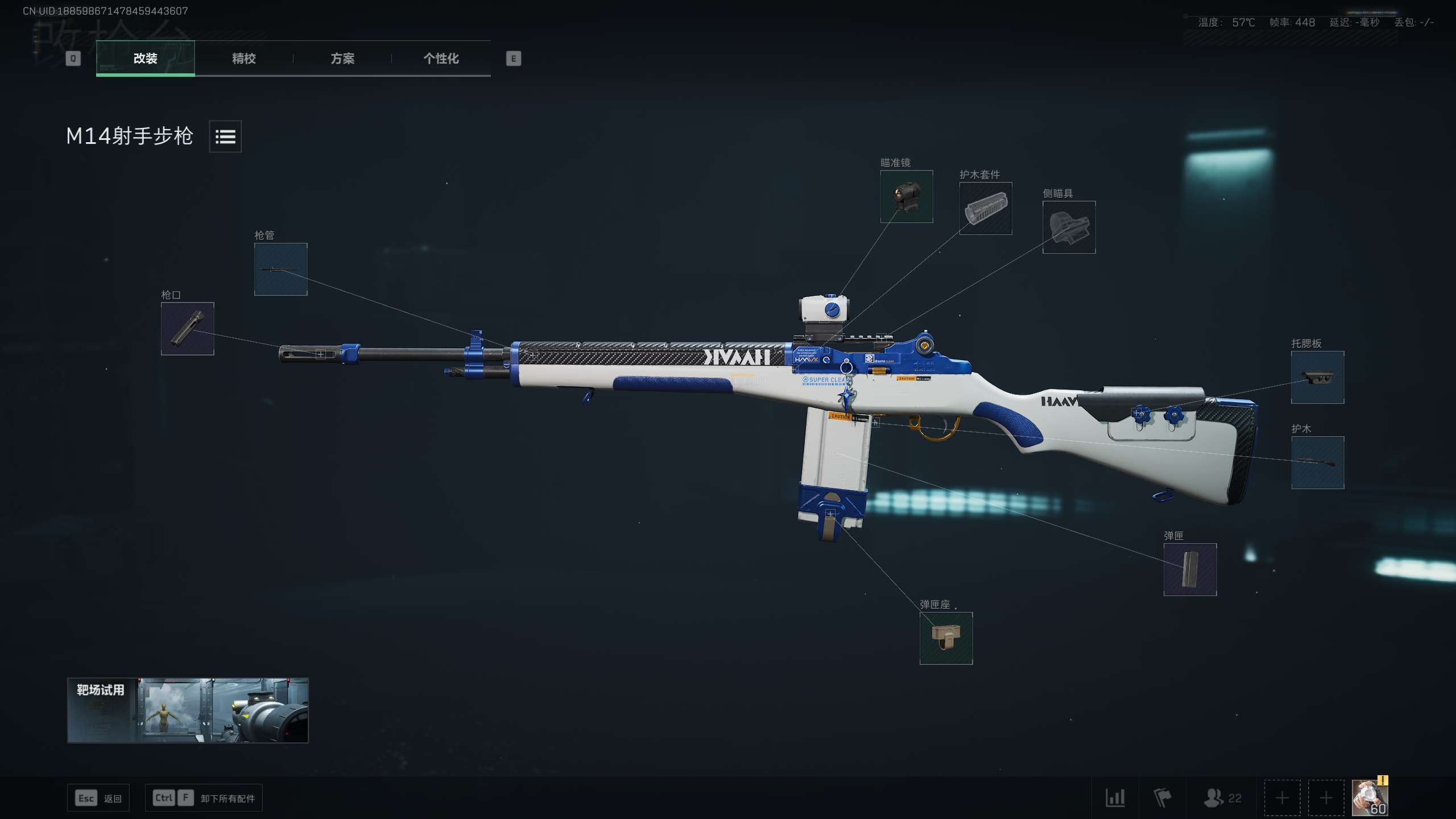Select the 护木 handguard slot
This screenshot has width=1456, height=819.
pos(1317,462)
